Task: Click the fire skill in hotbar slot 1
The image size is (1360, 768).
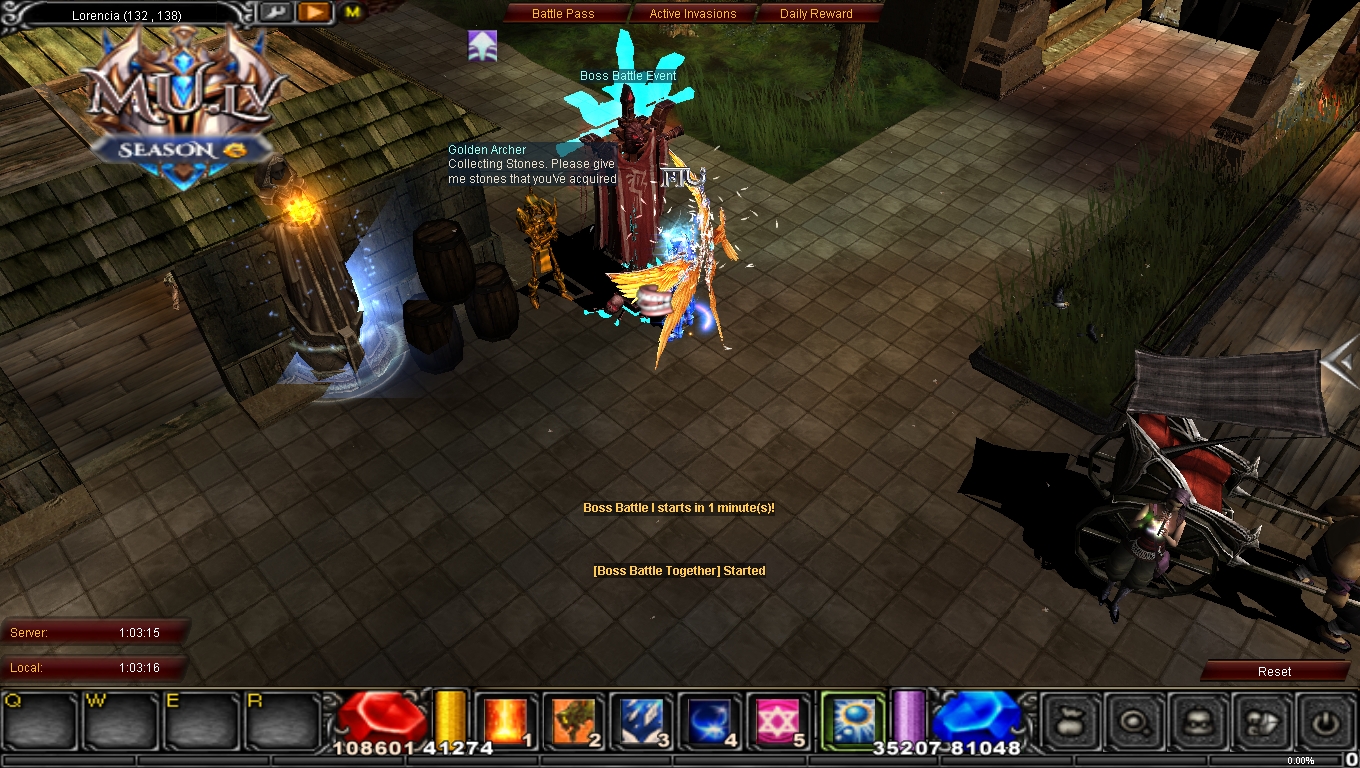Action: (x=506, y=721)
